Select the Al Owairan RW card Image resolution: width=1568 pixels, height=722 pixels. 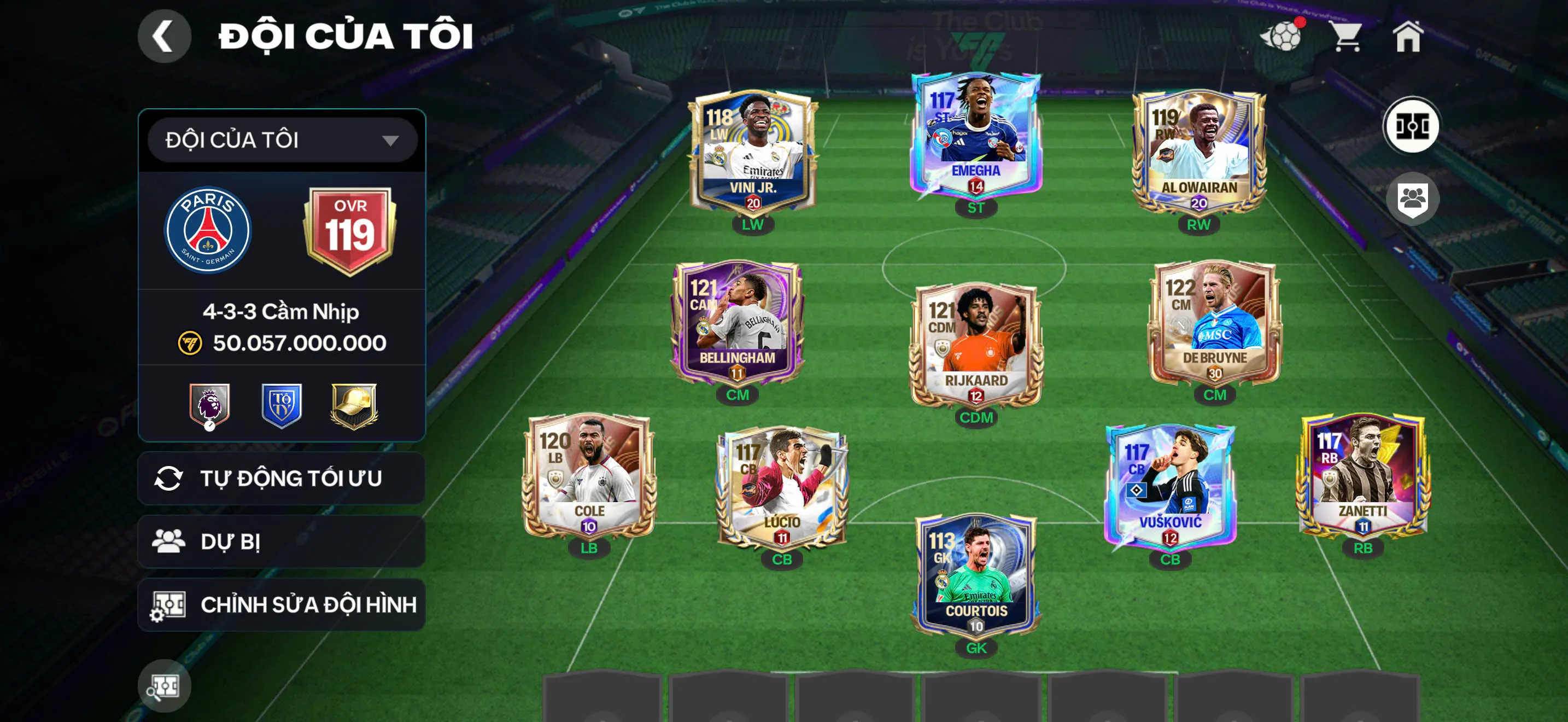(x=1198, y=152)
